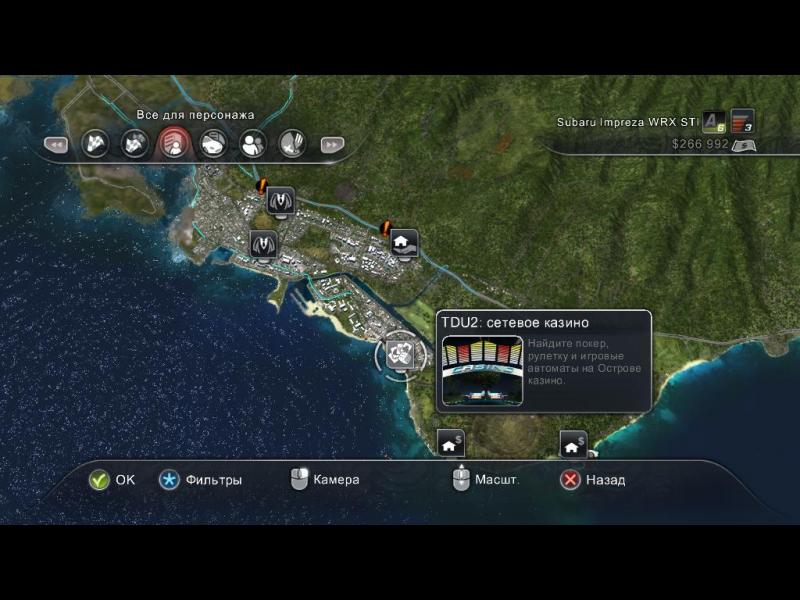
Task: Switch to the highlighted red character filter
Action: (173, 144)
